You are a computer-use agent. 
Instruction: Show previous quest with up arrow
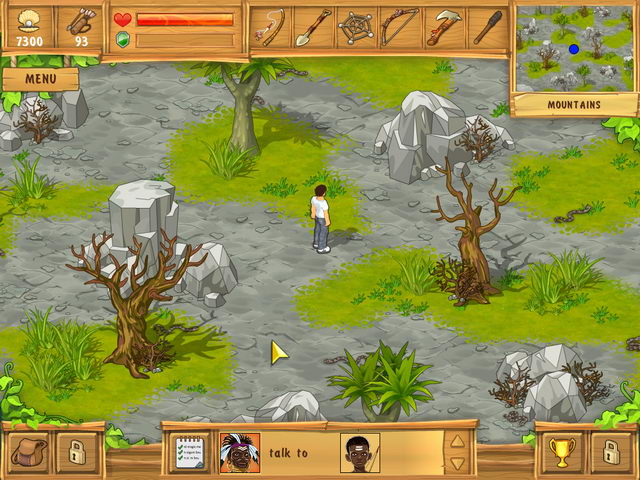click(457, 441)
